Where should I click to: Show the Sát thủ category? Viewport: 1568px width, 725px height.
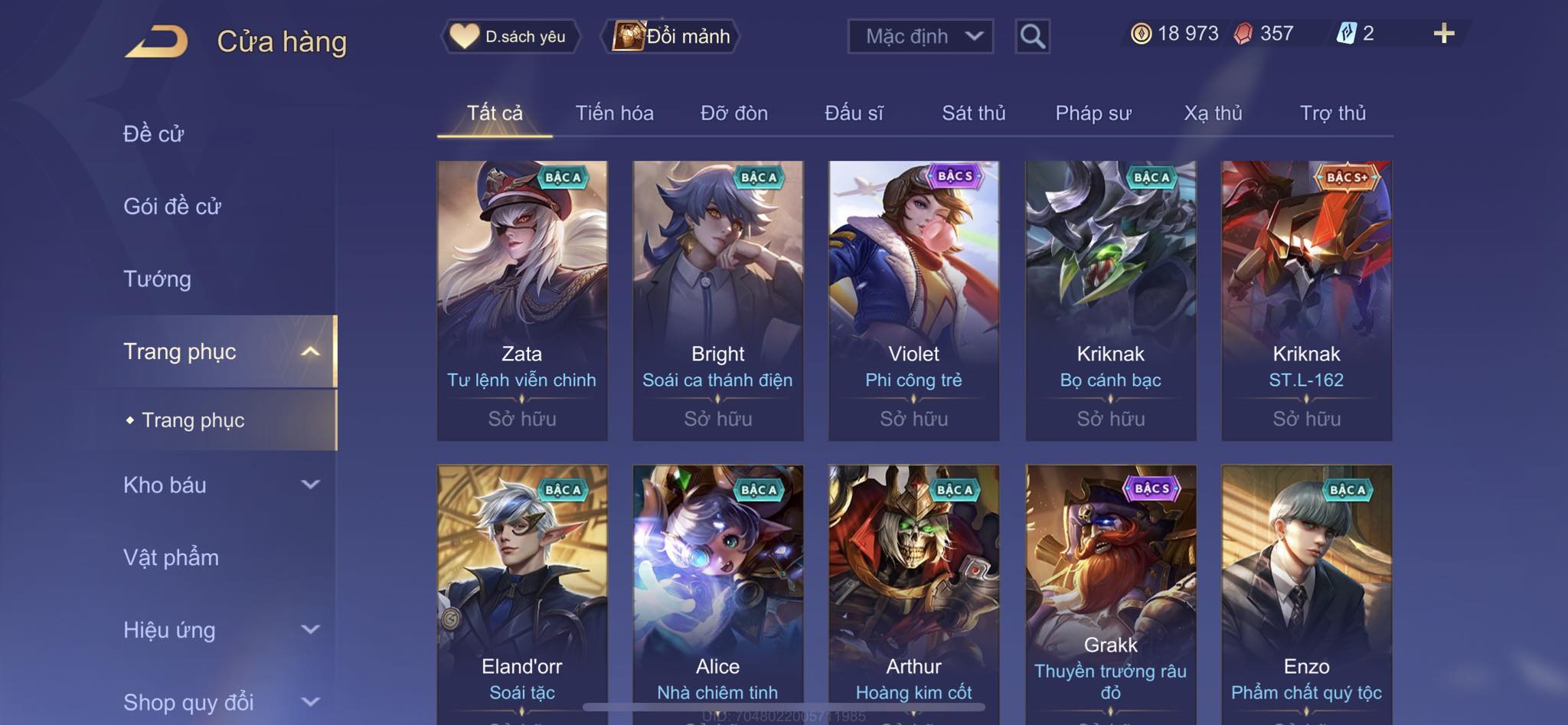(x=973, y=113)
